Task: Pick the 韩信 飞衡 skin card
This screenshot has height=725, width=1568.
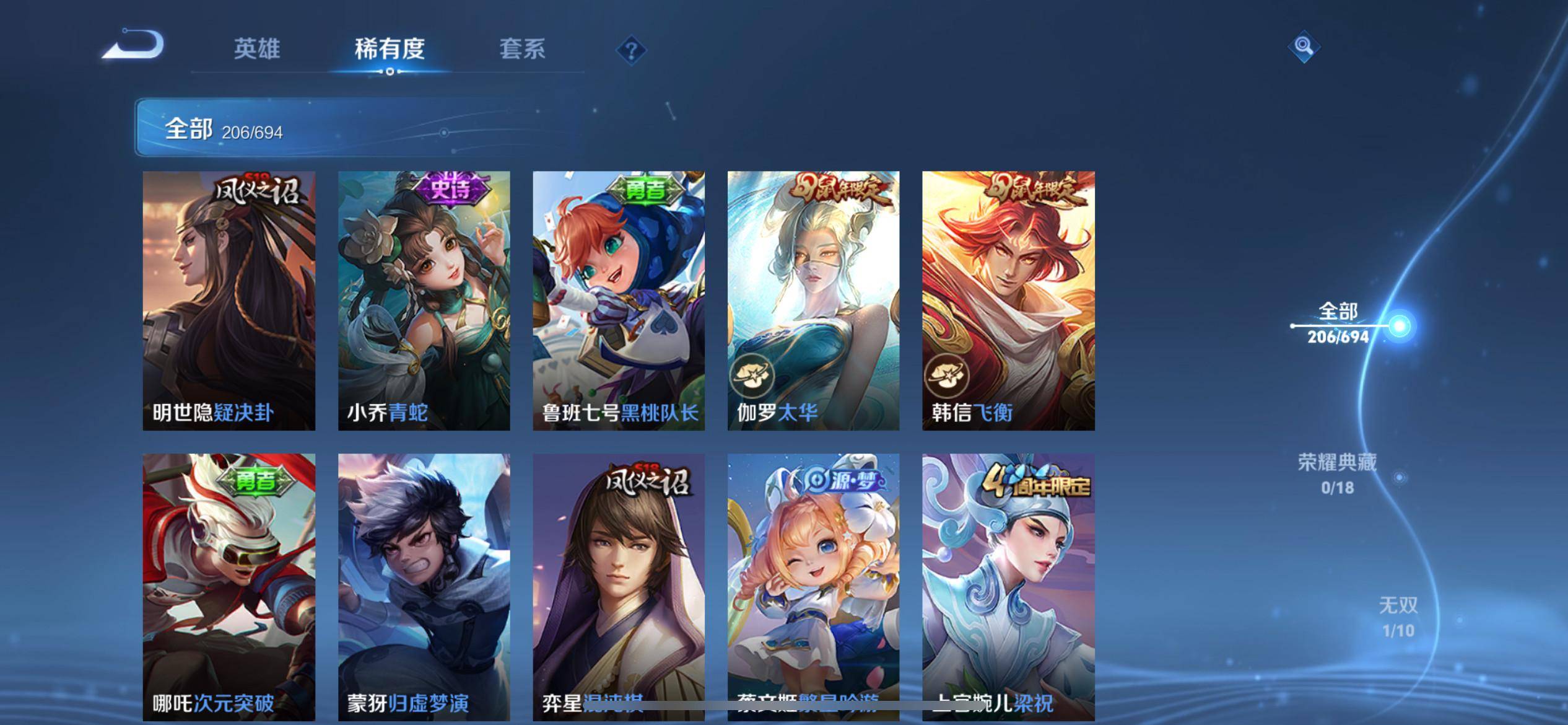Action: point(1008,301)
